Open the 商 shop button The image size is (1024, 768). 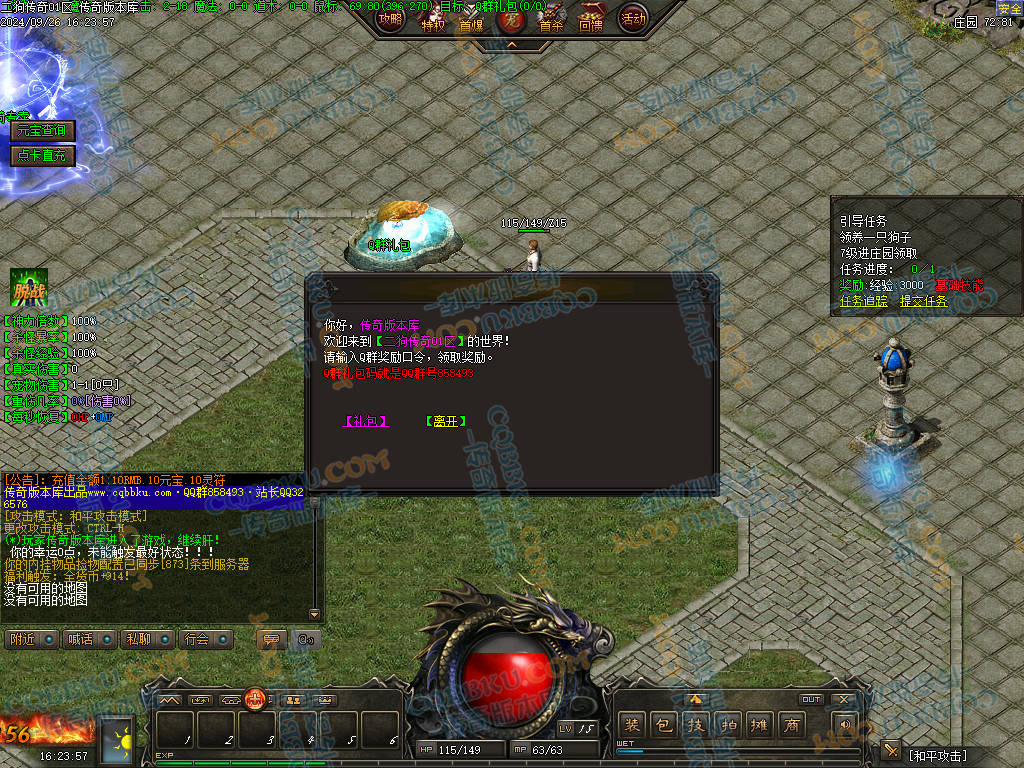[792, 725]
